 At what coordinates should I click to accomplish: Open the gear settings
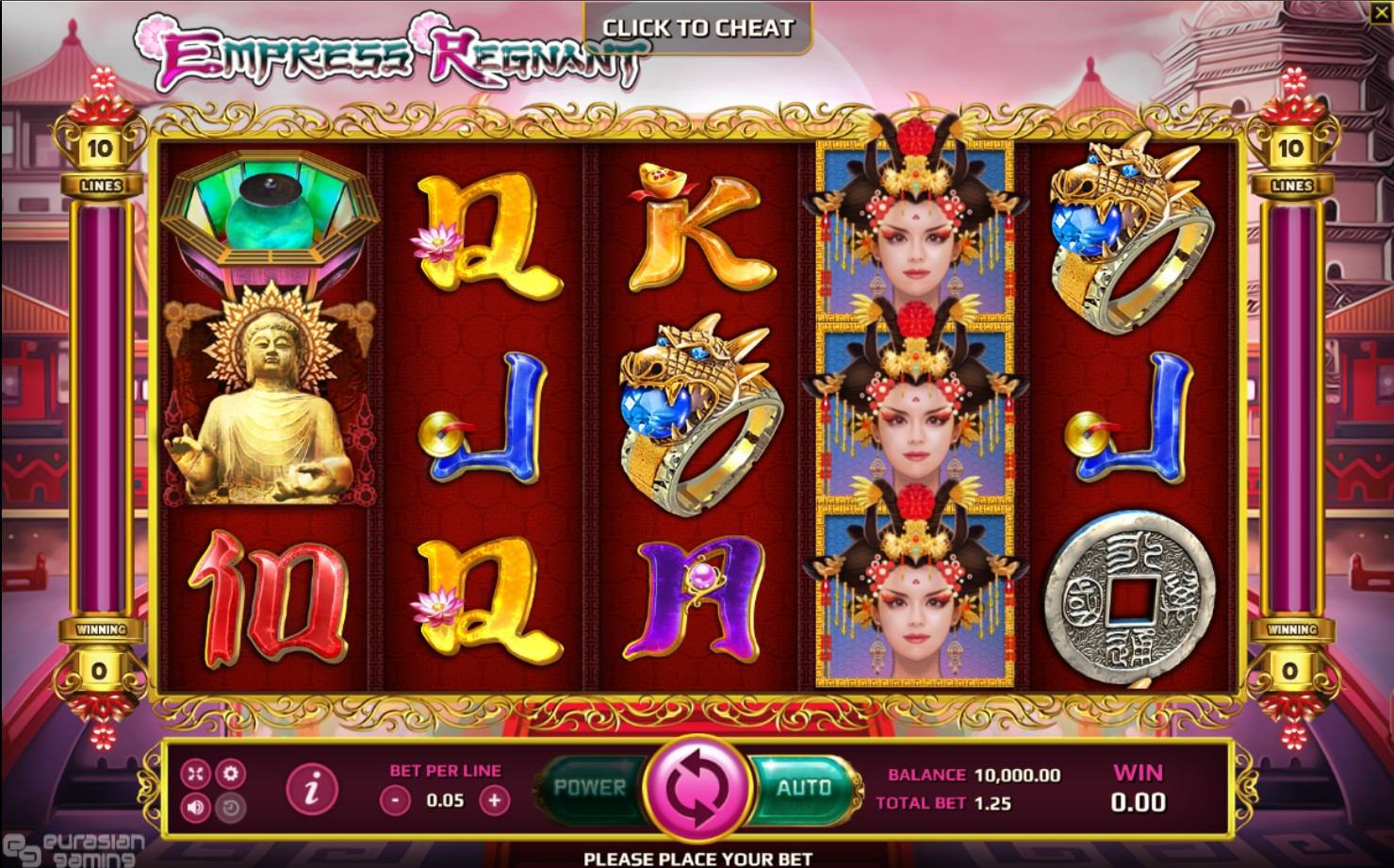tap(231, 774)
